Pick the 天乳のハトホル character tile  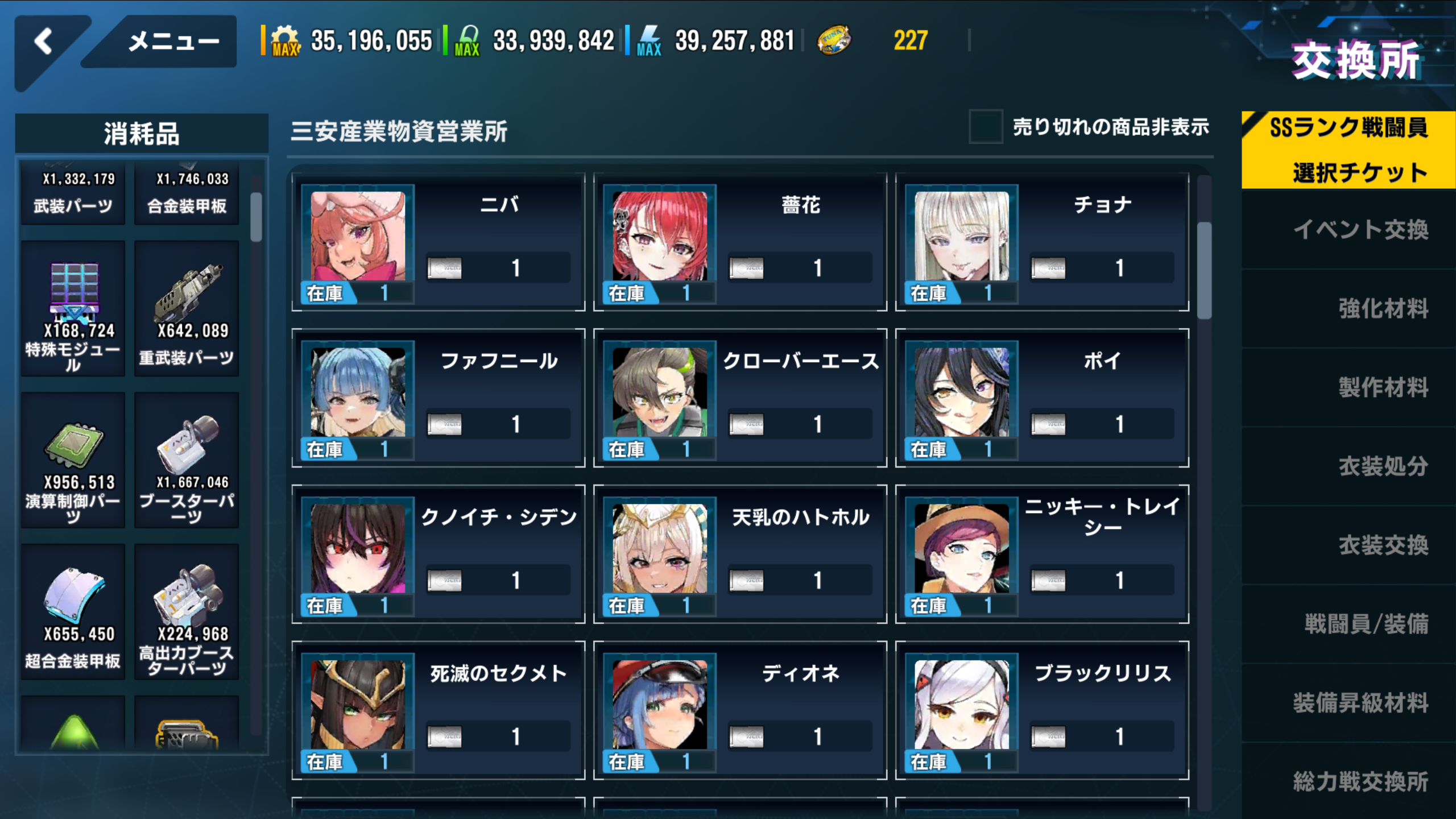click(x=739, y=554)
